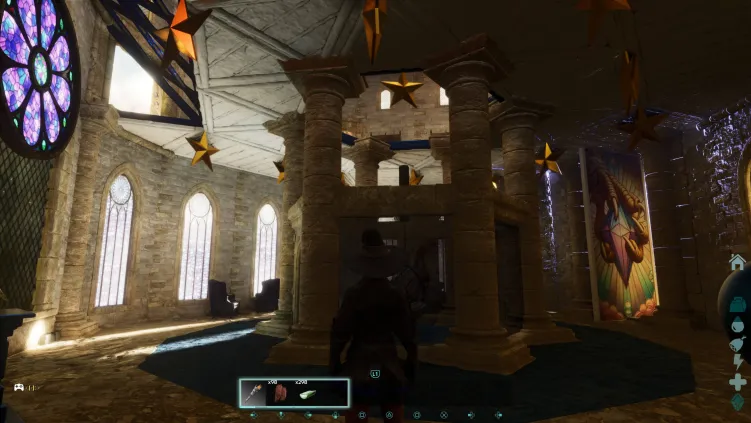Click the house icon on the right HUD
This screenshot has height=423, width=751.
tap(737, 262)
